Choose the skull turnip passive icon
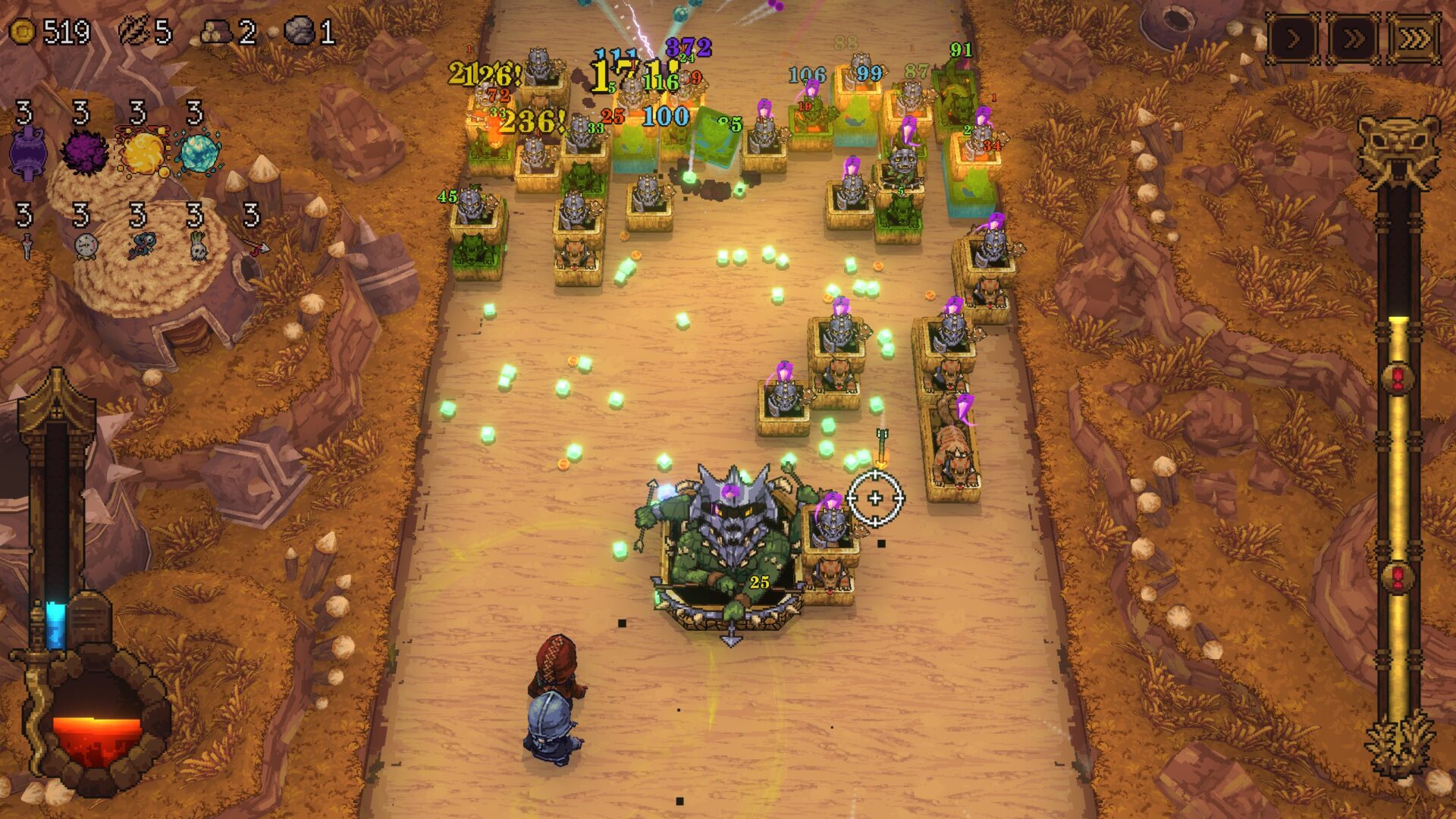This screenshot has width=1456, height=819. point(198,246)
